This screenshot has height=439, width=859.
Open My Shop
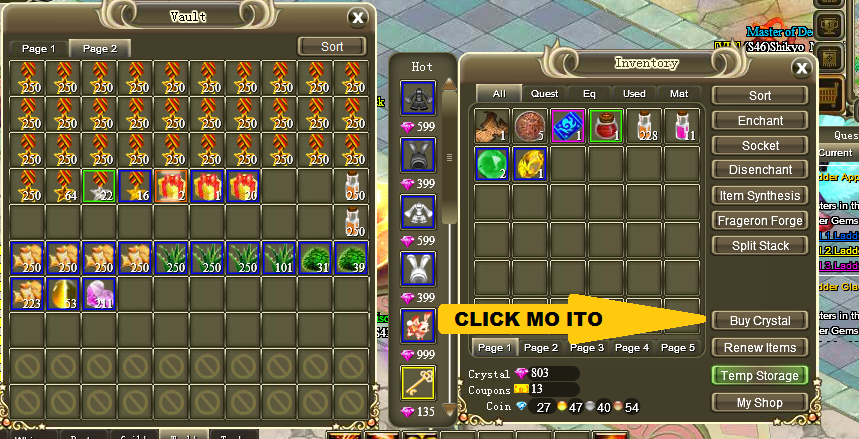pos(760,402)
